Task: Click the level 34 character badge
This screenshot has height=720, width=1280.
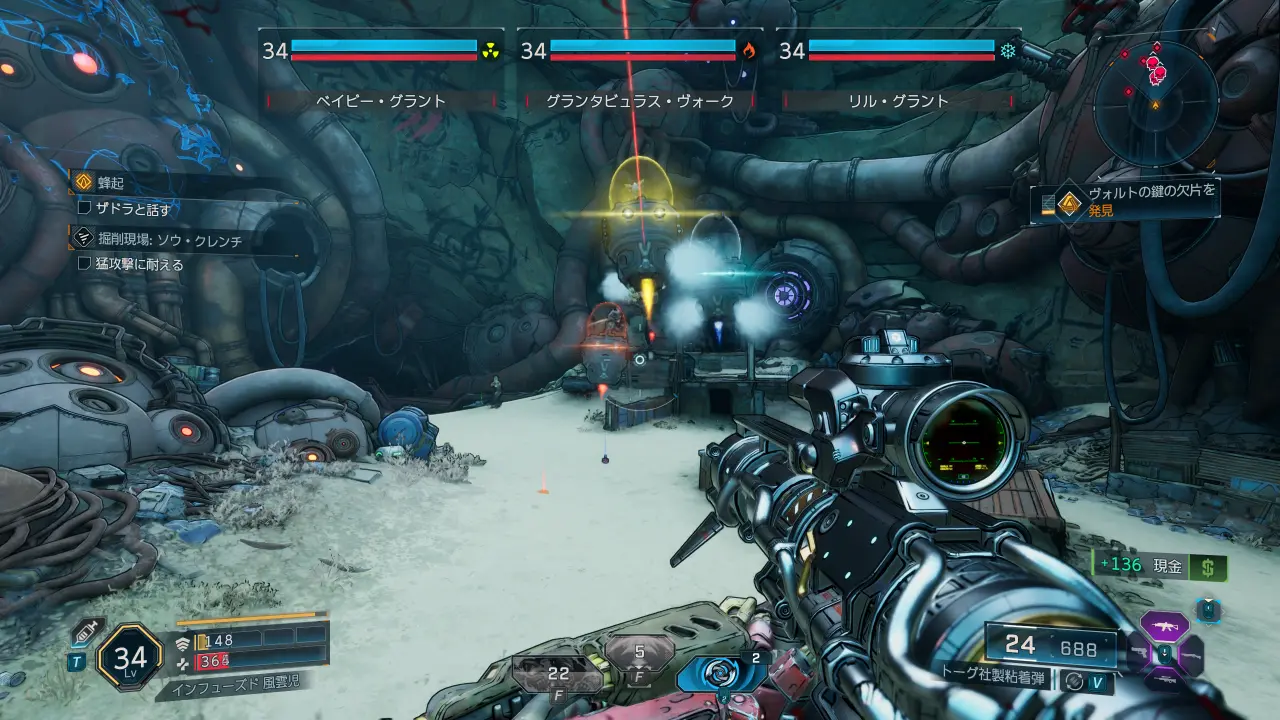Action: (x=130, y=657)
